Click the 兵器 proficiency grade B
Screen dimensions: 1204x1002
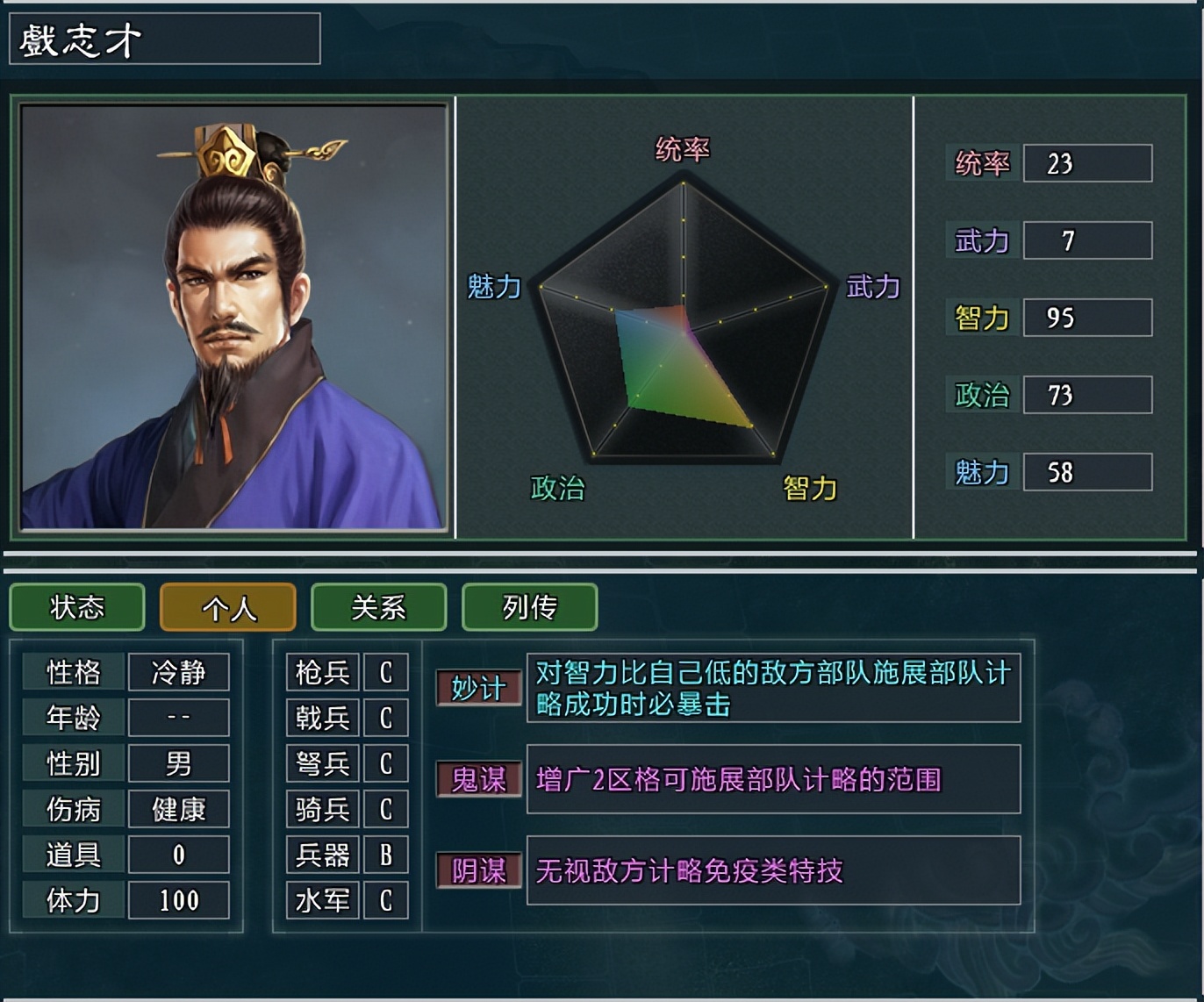(x=384, y=855)
